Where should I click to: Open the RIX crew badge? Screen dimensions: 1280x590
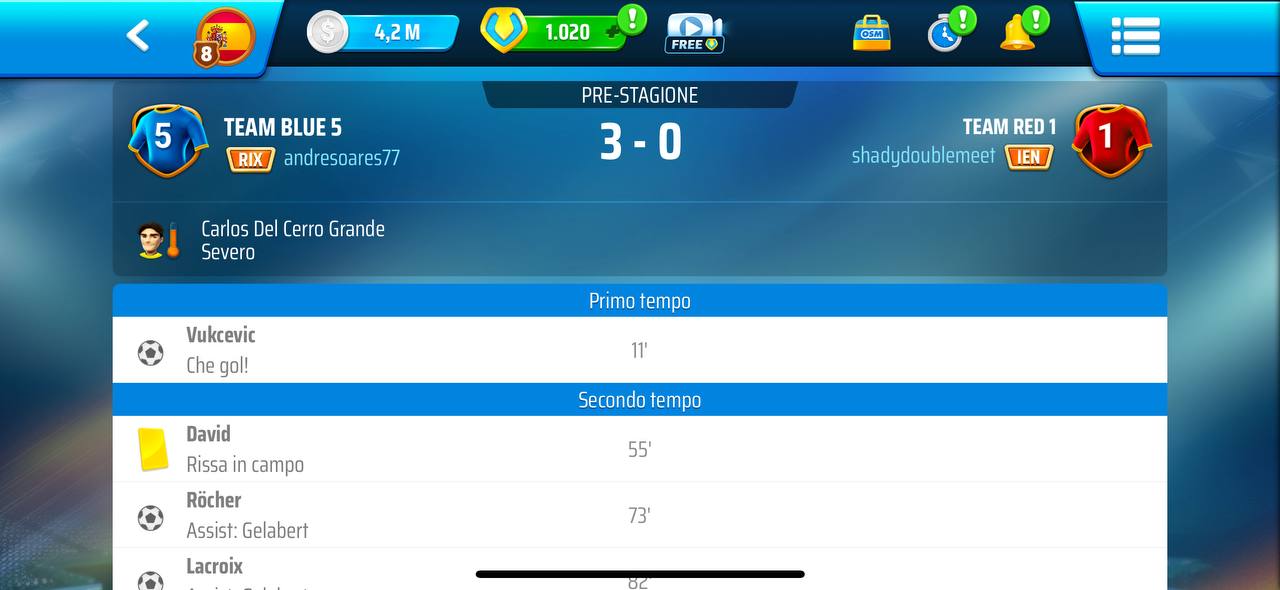(x=250, y=159)
